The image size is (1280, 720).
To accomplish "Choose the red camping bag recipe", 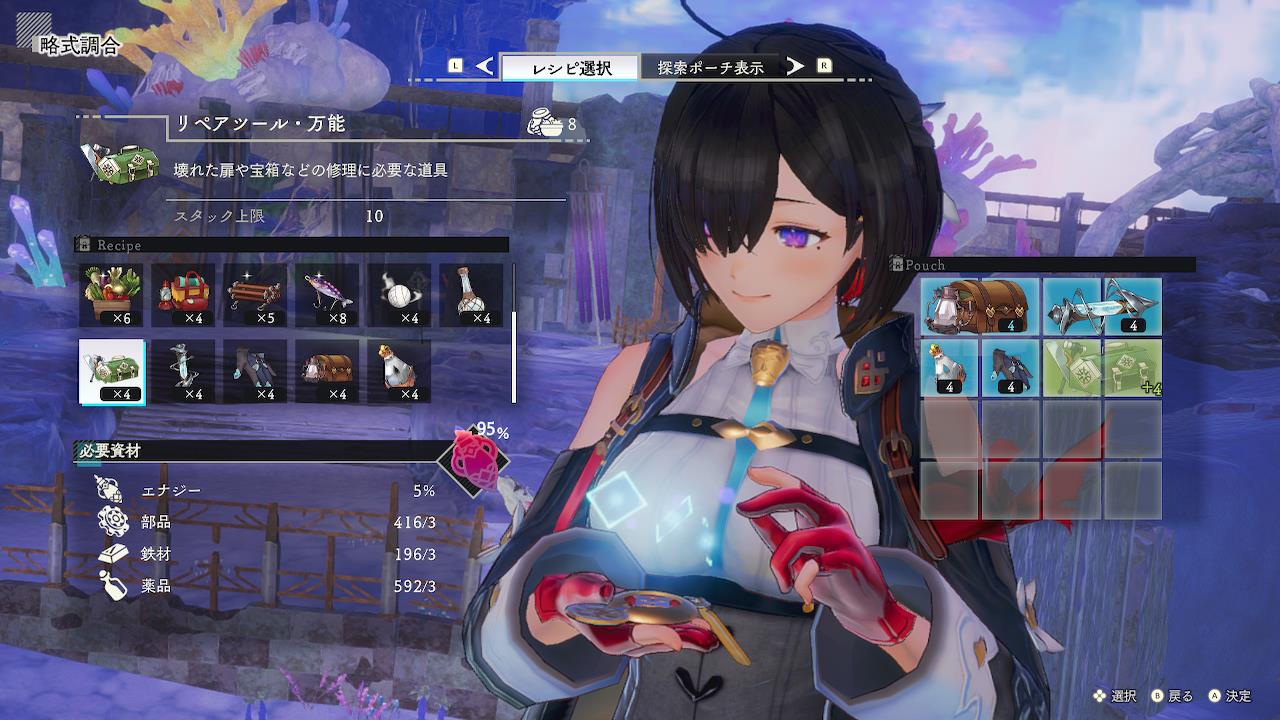I will [184, 295].
